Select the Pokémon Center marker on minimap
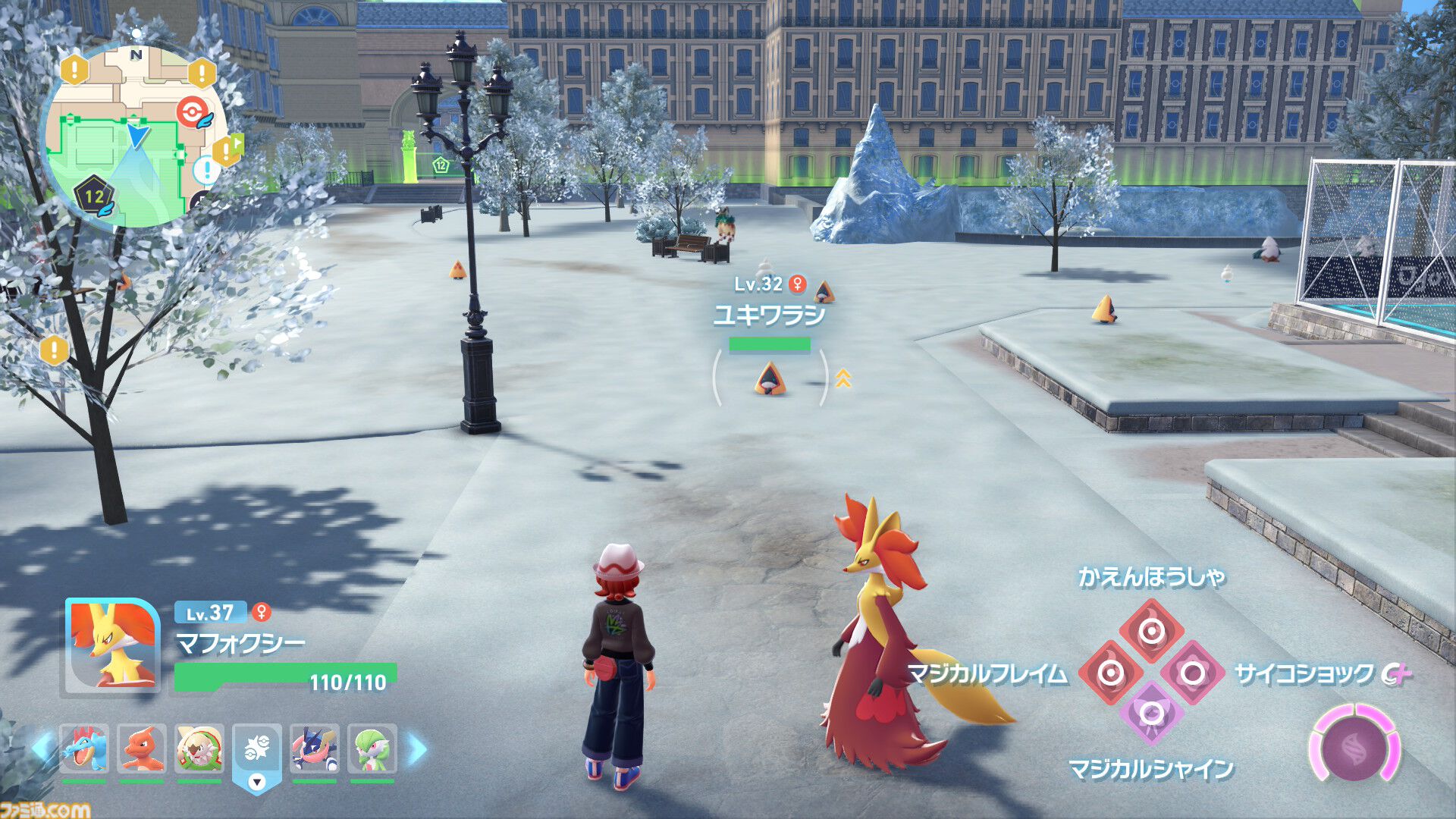 [193, 112]
